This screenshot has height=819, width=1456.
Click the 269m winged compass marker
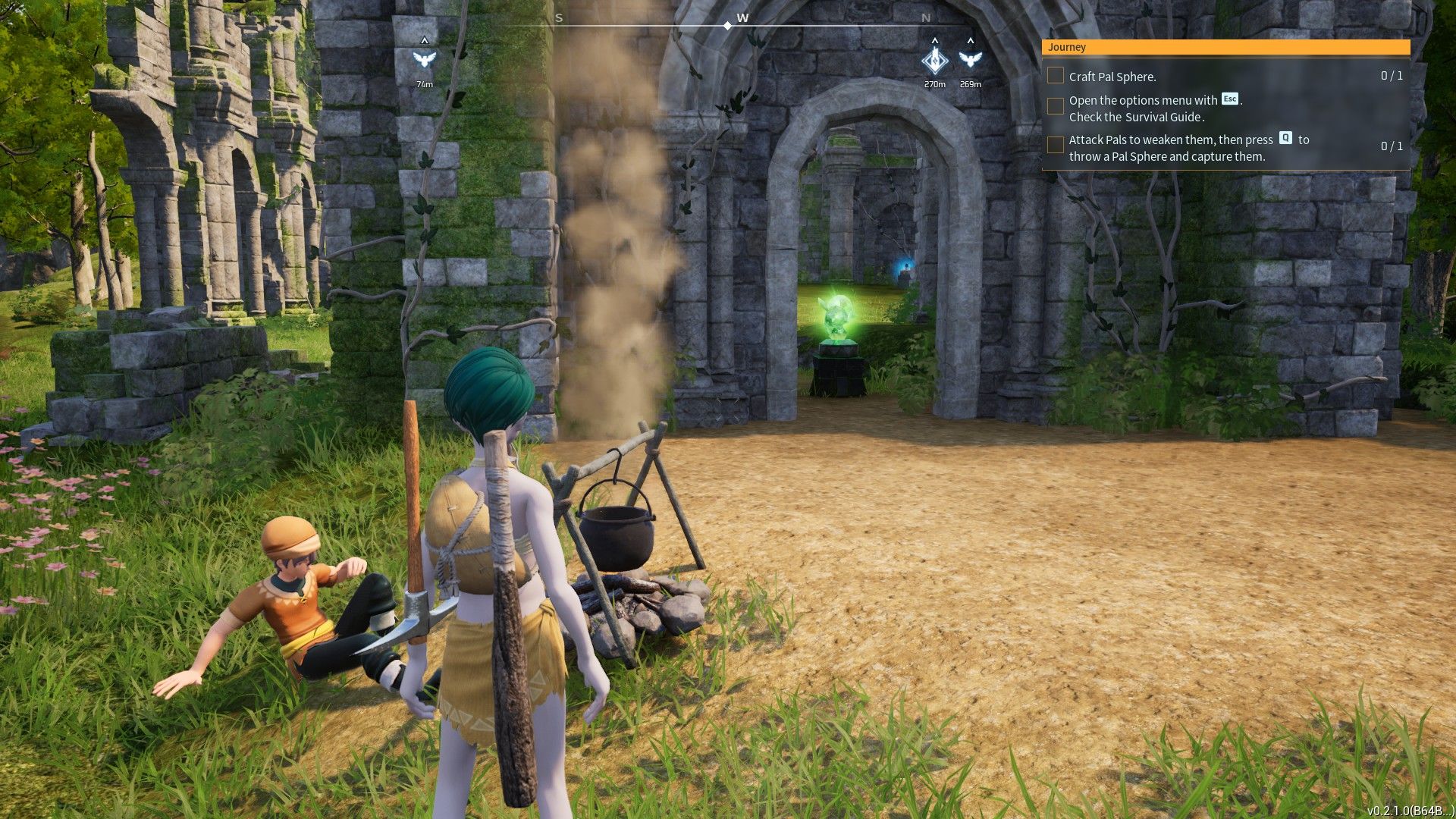coord(970,59)
